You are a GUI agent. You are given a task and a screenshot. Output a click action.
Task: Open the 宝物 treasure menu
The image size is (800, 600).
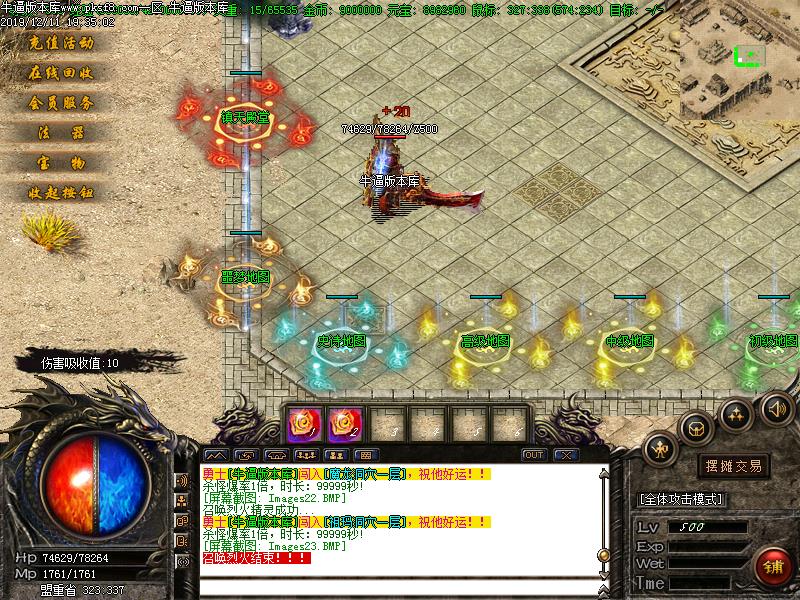click(x=60, y=163)
